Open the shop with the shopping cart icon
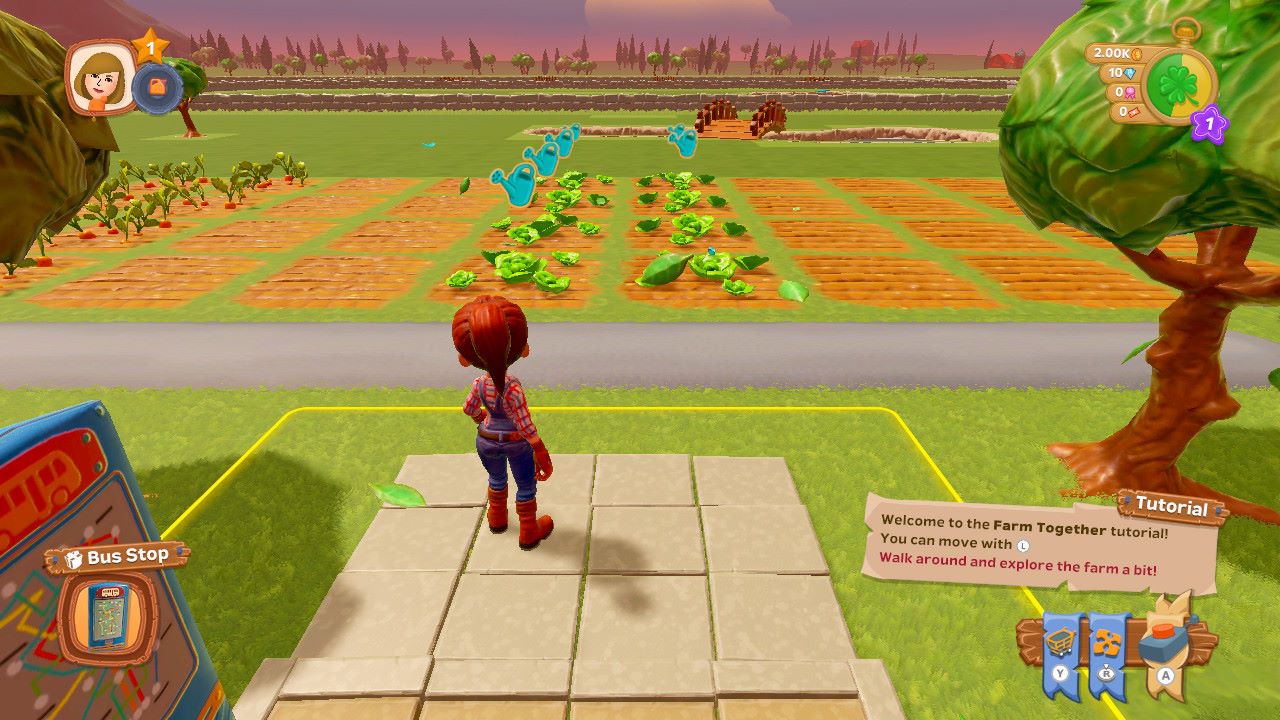1280x720 pixels. (1060, 641)
